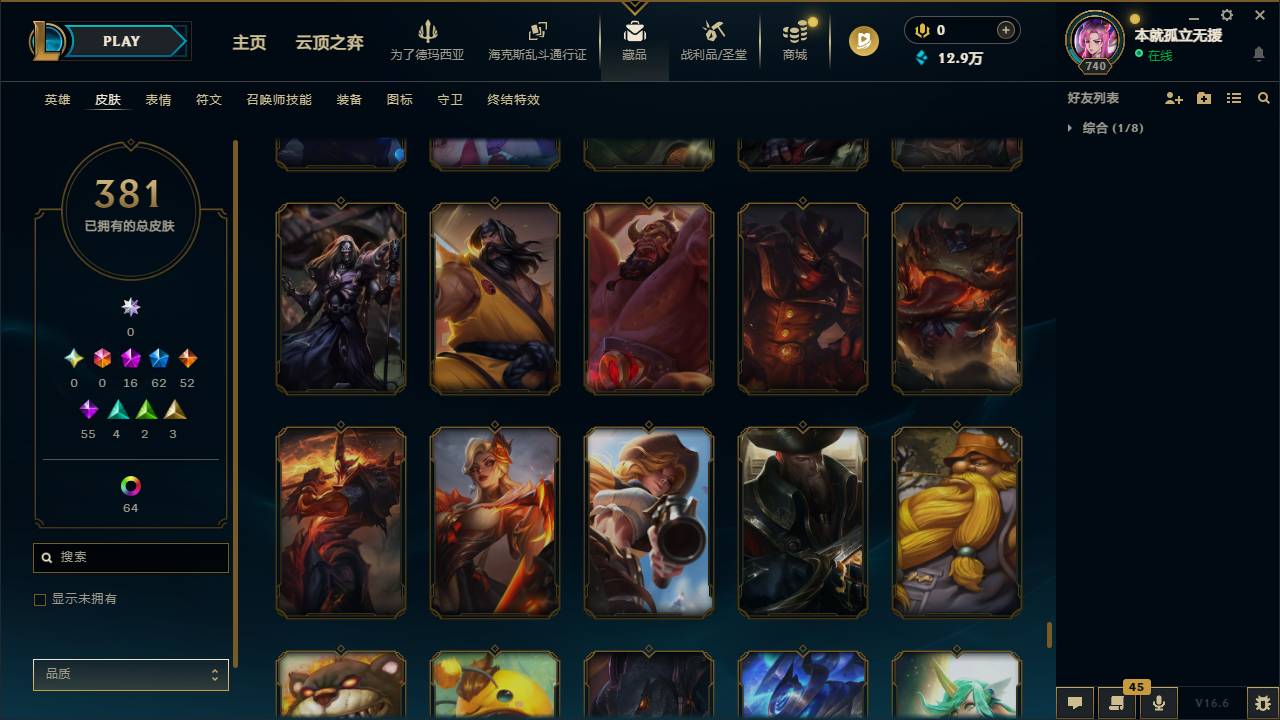The height and width of the screenshot is (720, 1280).
Task: Open the friends list search magnifier icon
Action: (1263, 97)
